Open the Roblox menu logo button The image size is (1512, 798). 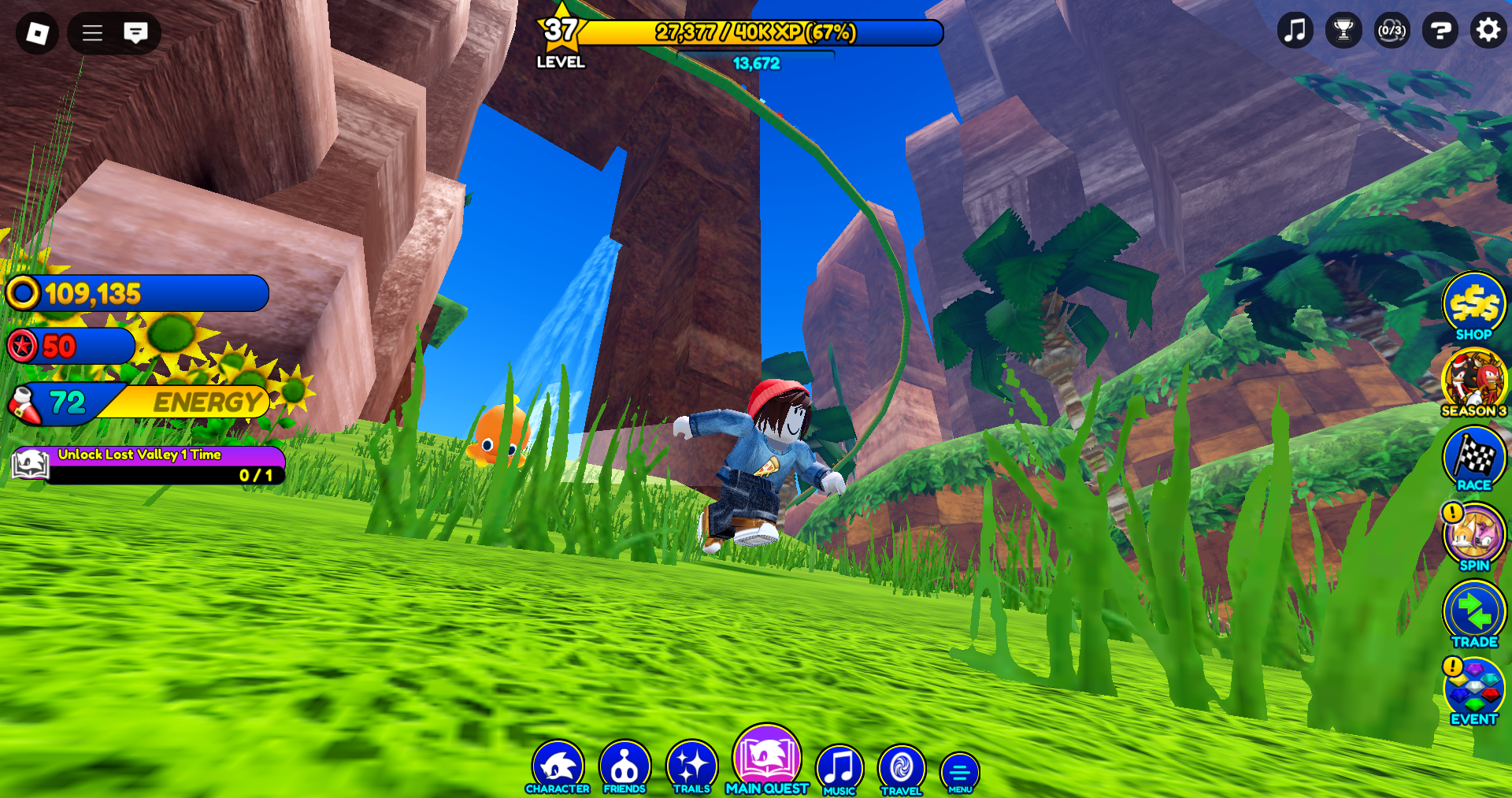(x=37, y=33)
